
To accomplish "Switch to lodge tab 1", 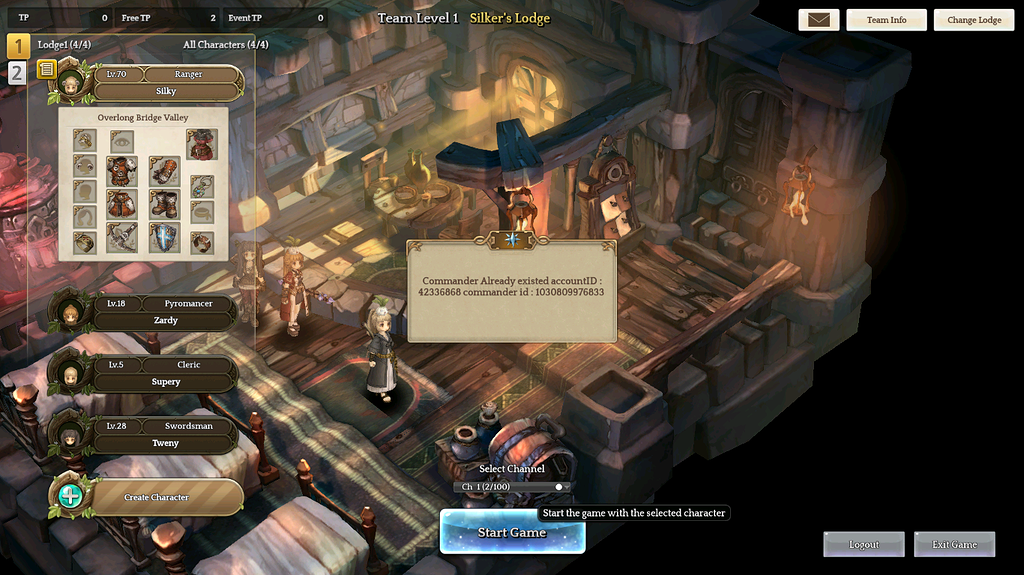I will (18, 46).
